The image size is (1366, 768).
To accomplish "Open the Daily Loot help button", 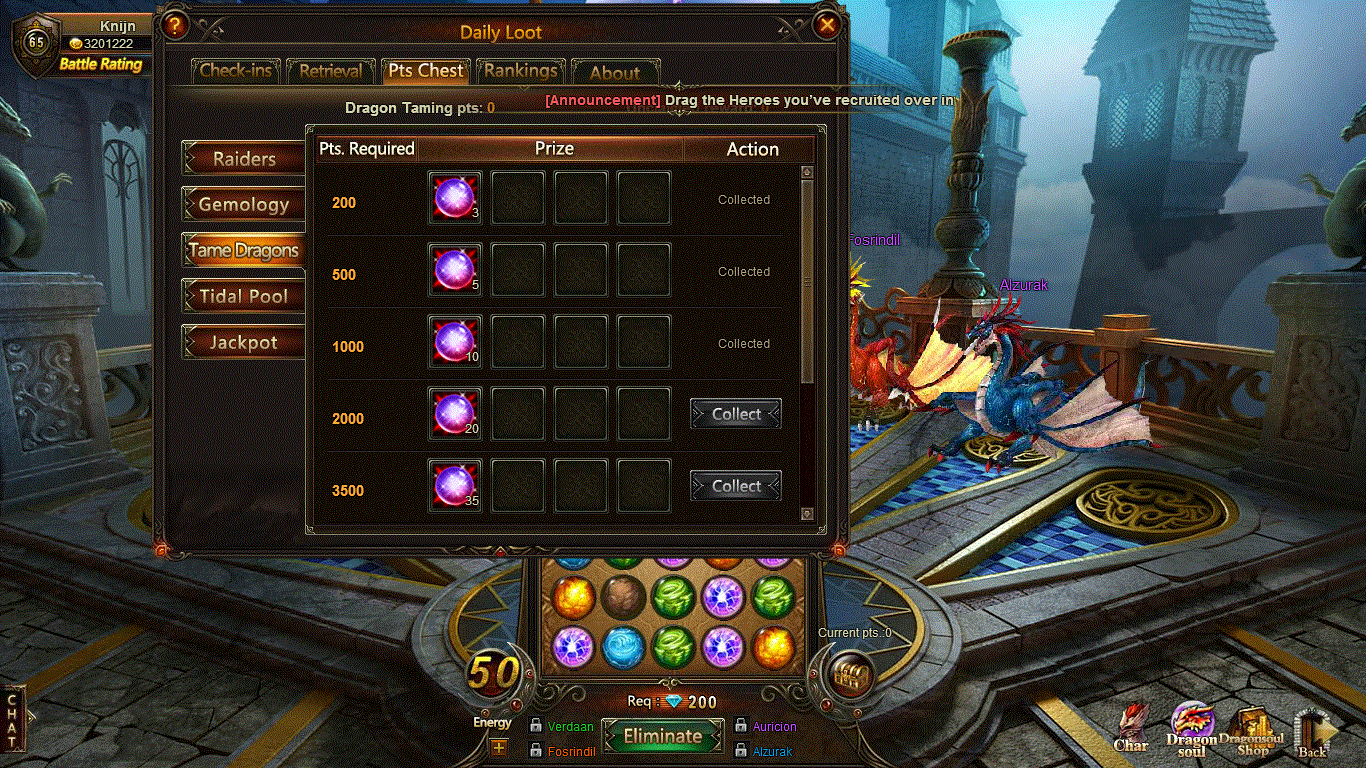I will (174, 25).
